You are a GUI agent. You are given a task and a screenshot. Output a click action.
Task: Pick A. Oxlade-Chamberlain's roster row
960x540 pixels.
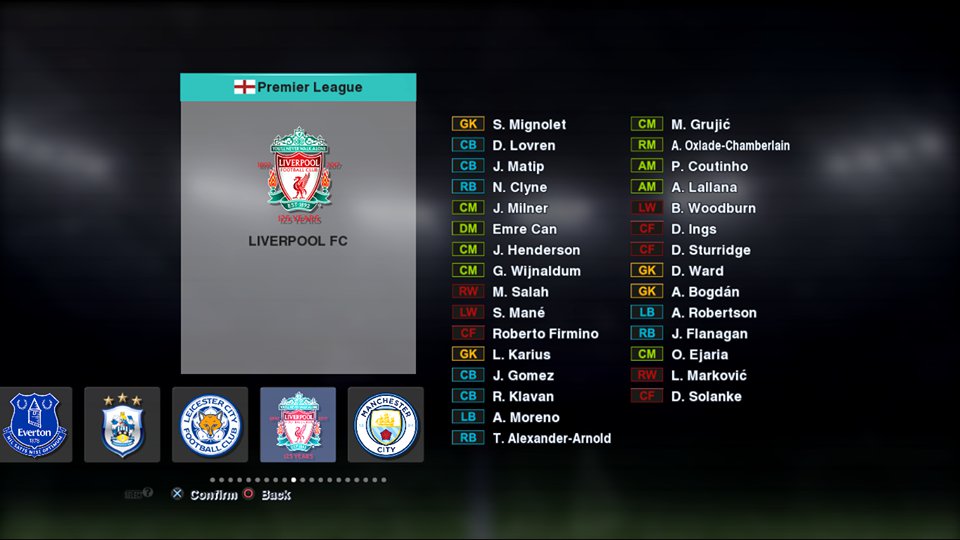[x=730, y=146]
